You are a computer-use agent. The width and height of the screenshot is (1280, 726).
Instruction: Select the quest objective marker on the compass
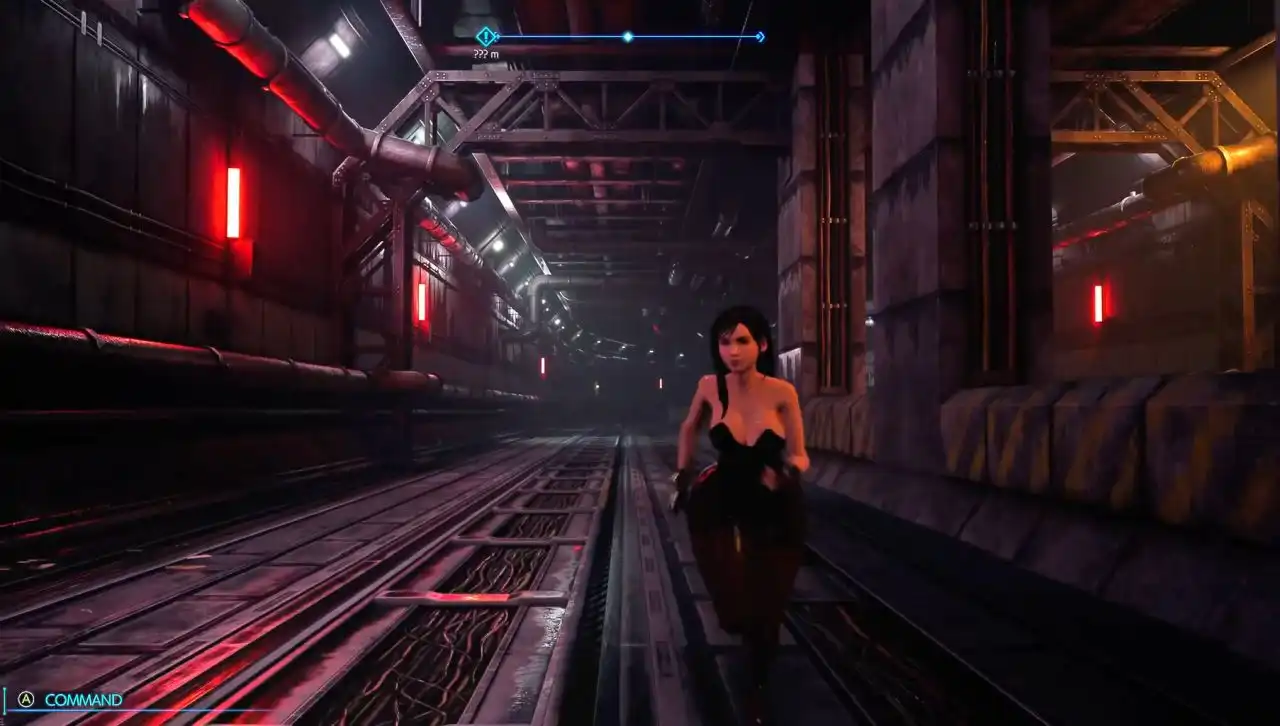(486, 37)
